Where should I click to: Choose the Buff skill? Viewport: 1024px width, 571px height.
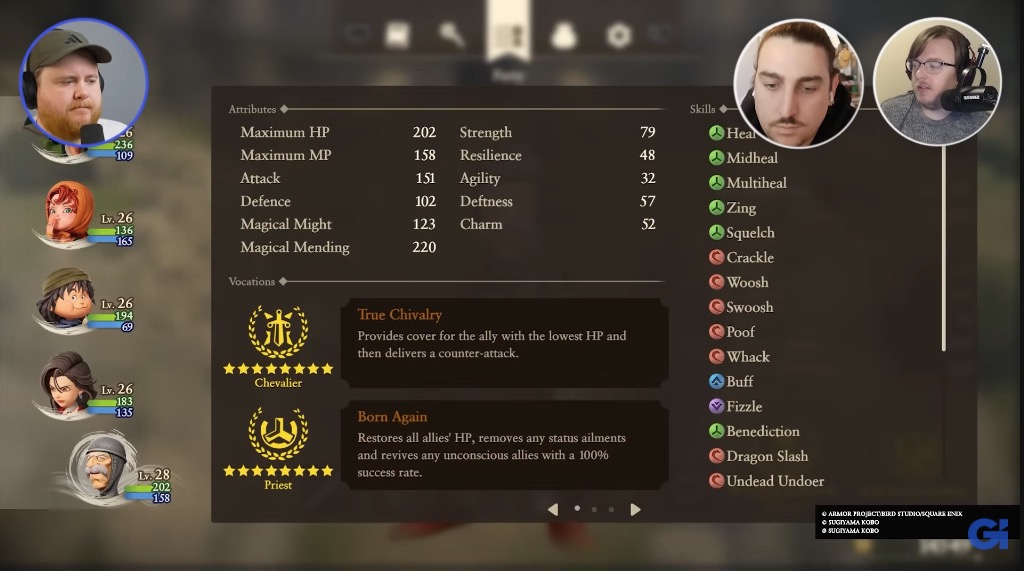tap(739, 382)
